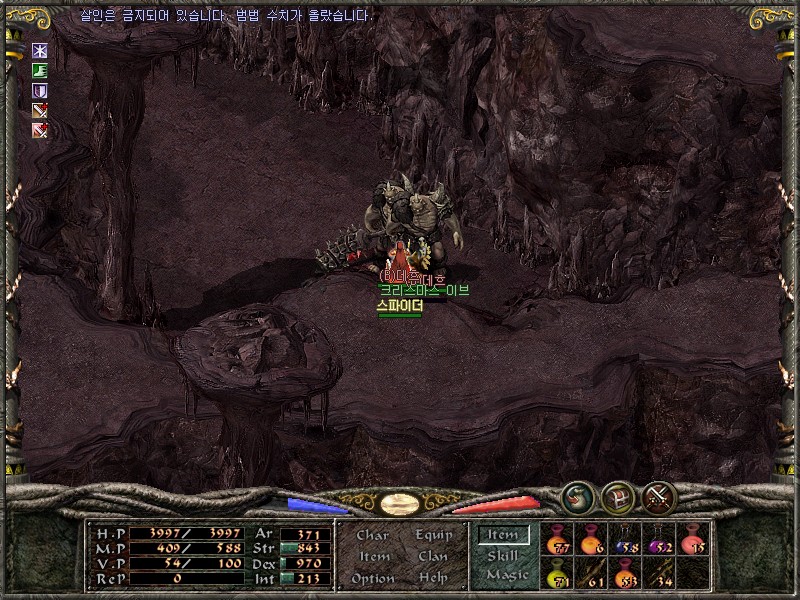Switch to the Magic tab
The height and width of the screenshot is (600, 800).
(506, 575)
